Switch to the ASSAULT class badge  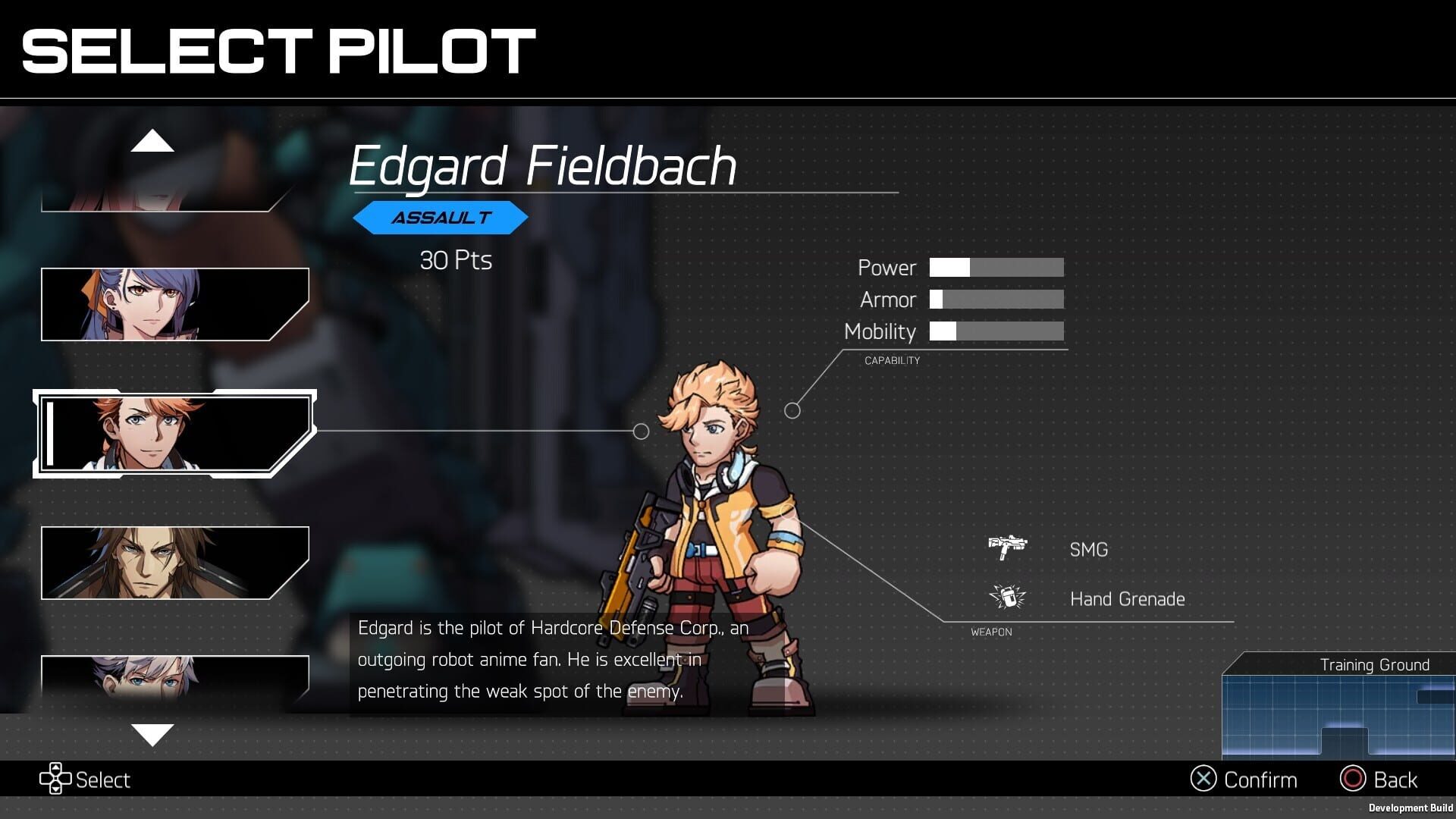point(441,218)
